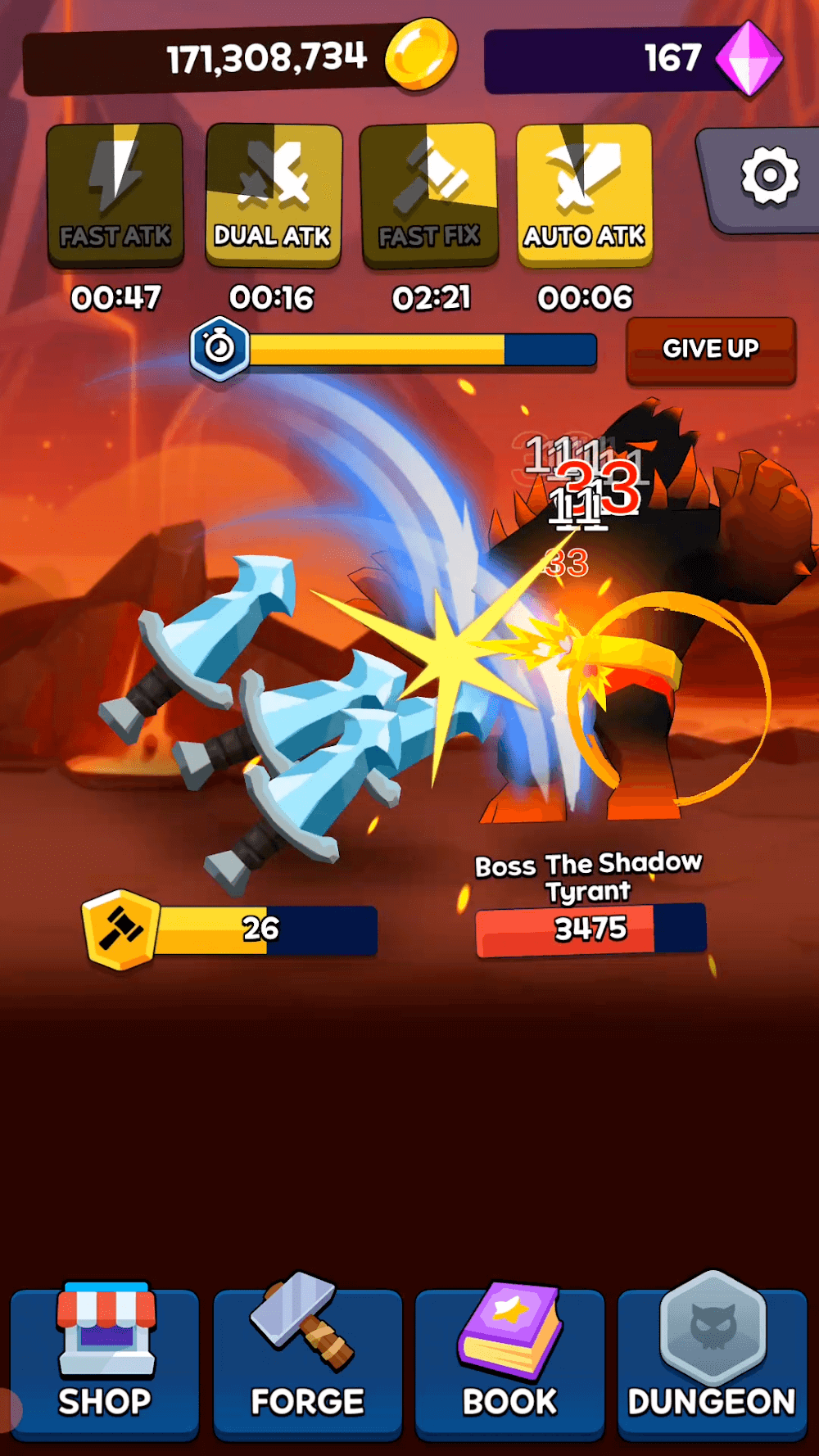Toggle the AUTO ATK boost
Image resolution: width=819 pixels, height=1456 pixels.
pos(585,195)
